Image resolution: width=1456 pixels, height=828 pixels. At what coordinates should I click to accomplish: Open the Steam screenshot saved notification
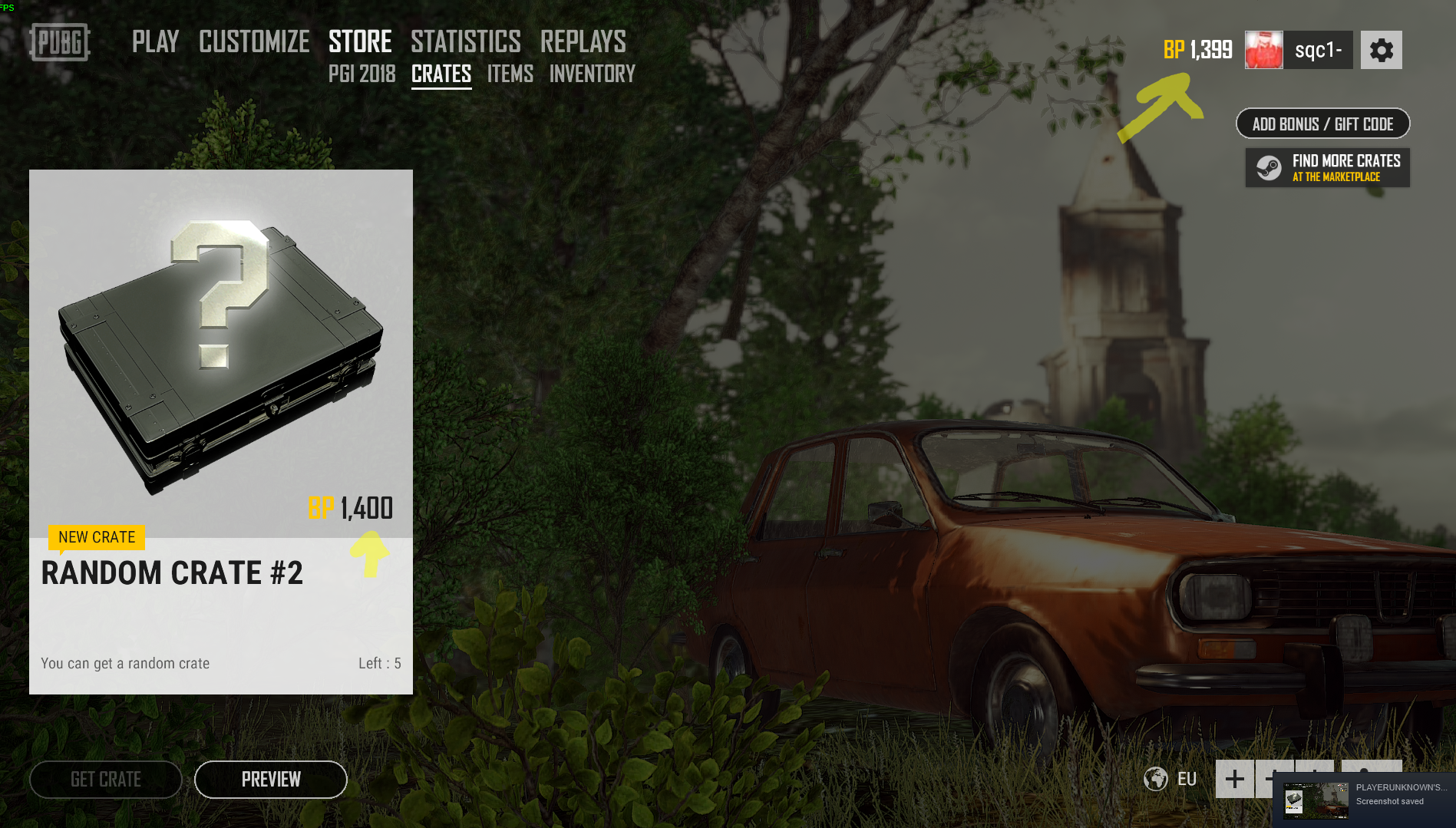coord(1364,800)
